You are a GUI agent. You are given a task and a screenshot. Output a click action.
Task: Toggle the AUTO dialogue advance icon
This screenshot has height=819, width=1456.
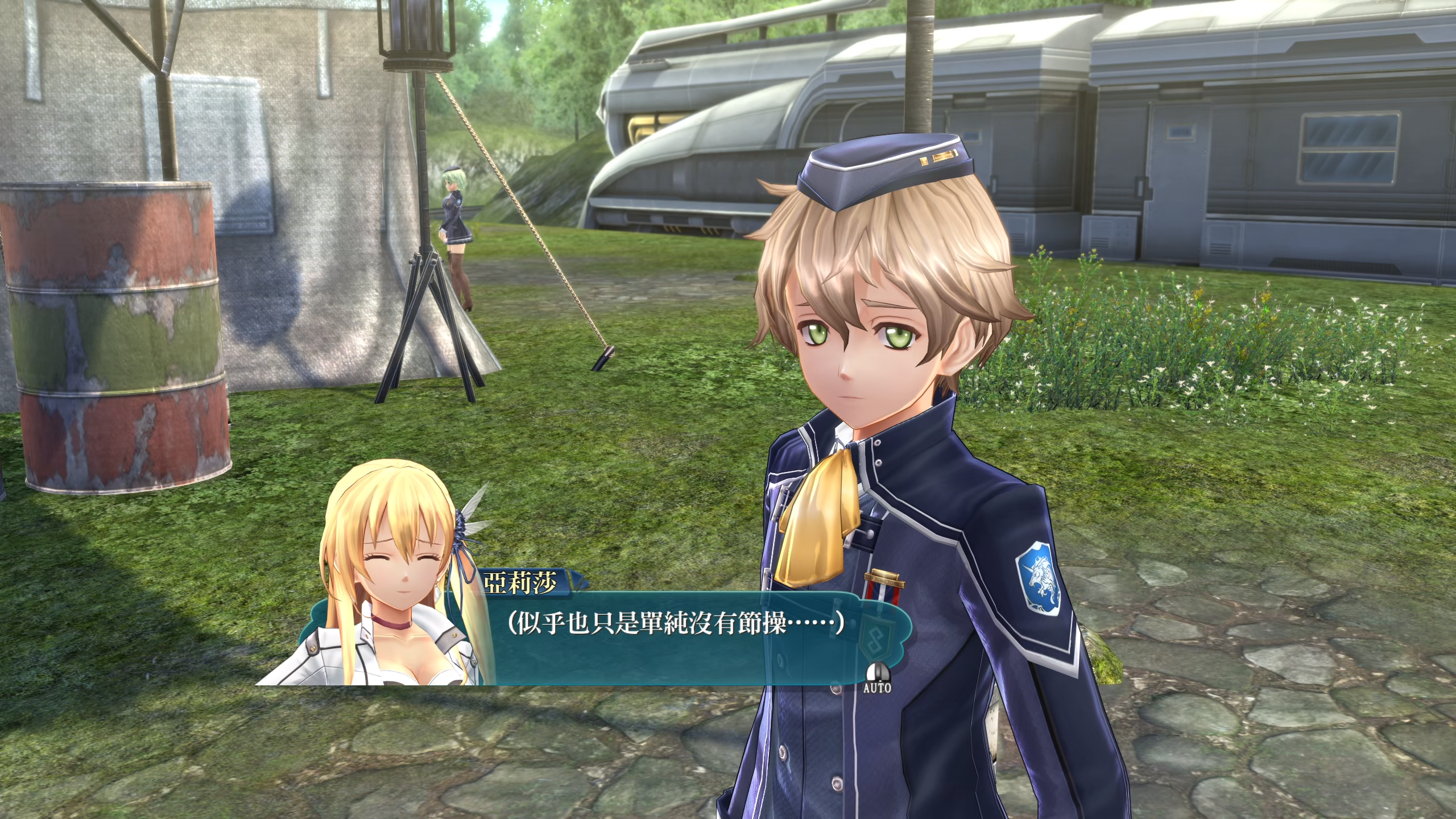877,679
